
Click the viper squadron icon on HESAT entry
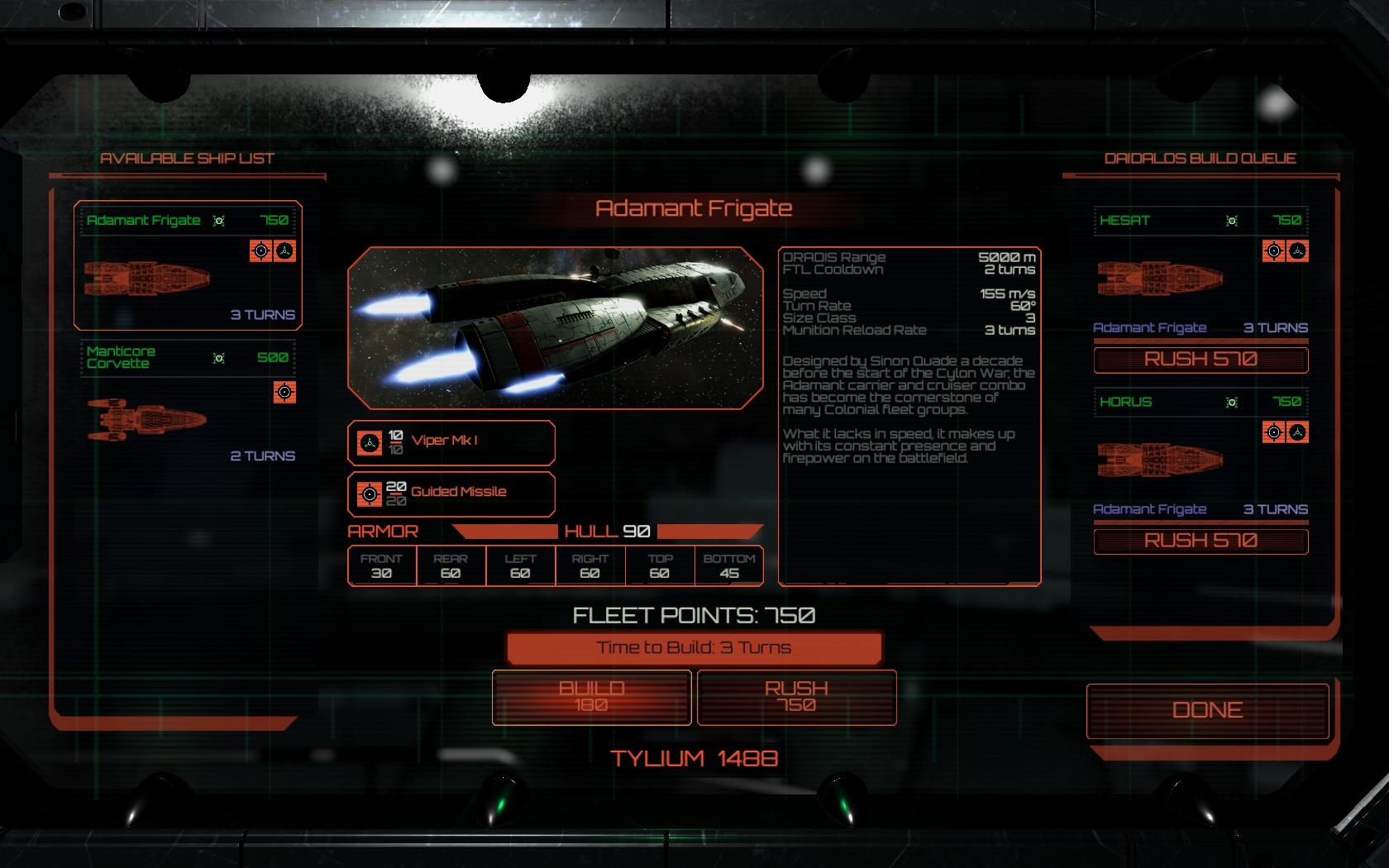(1297, 250)
